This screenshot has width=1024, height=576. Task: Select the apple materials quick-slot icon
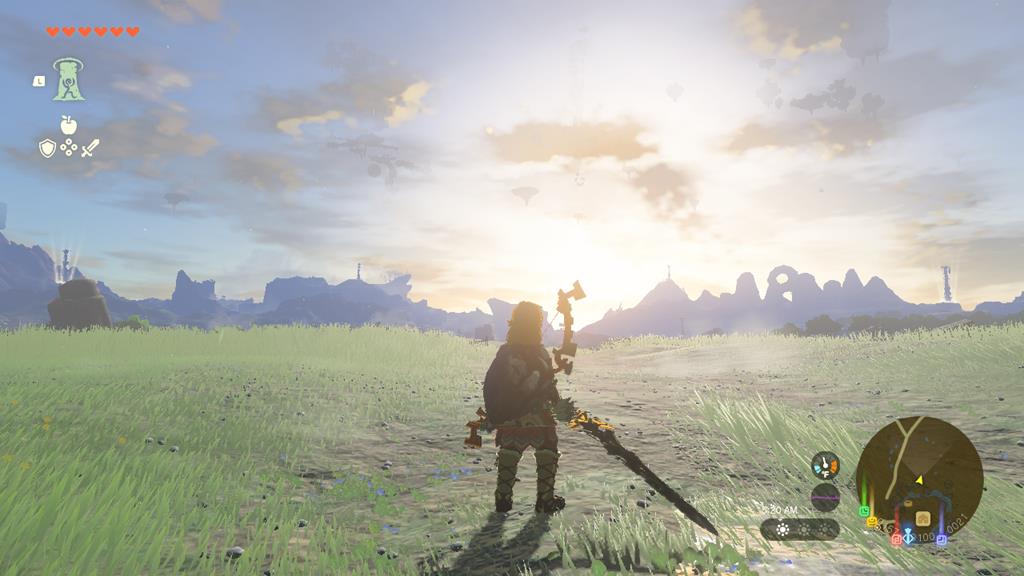pos(68,124)
